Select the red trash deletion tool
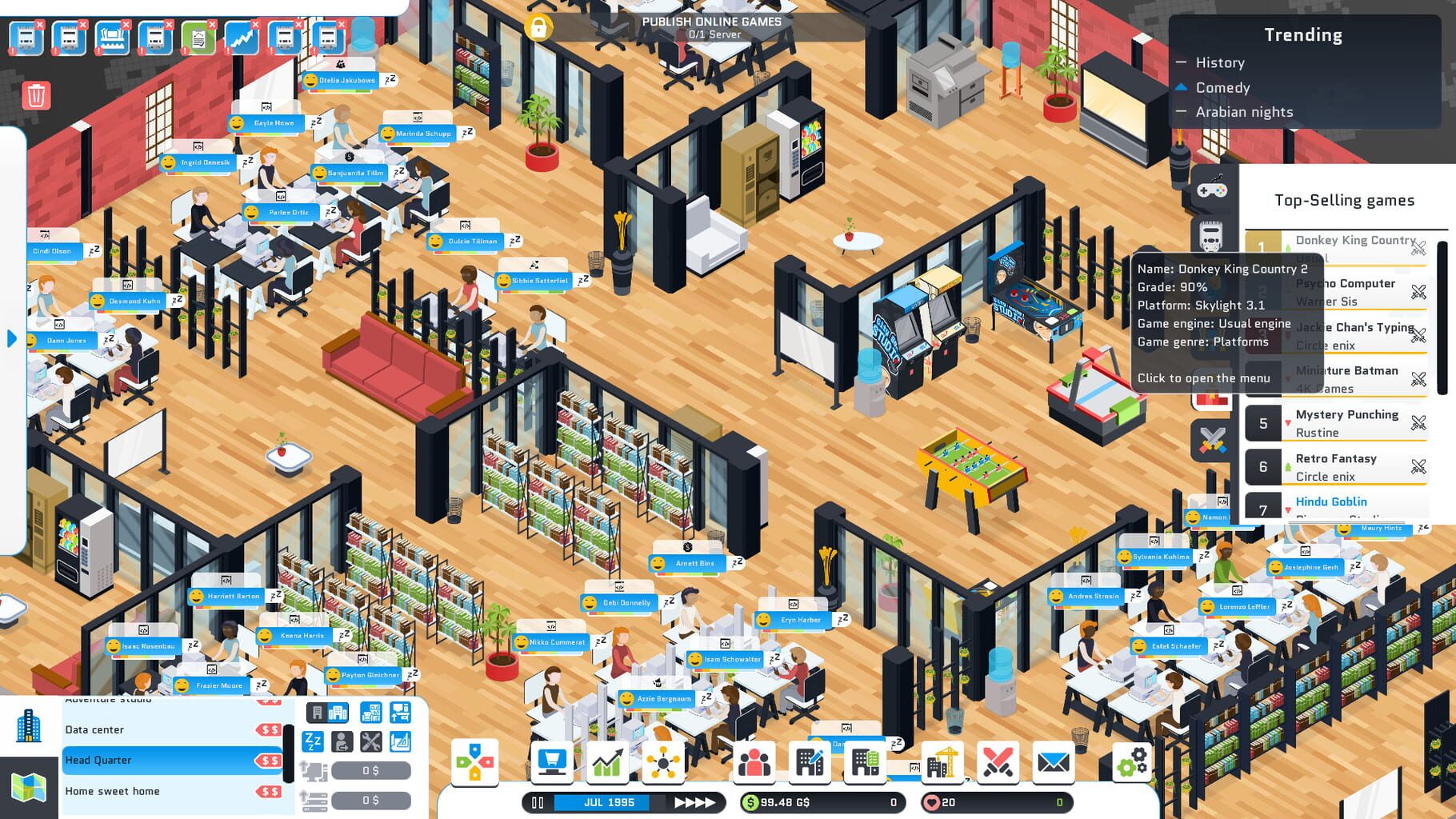 (38, 95)
